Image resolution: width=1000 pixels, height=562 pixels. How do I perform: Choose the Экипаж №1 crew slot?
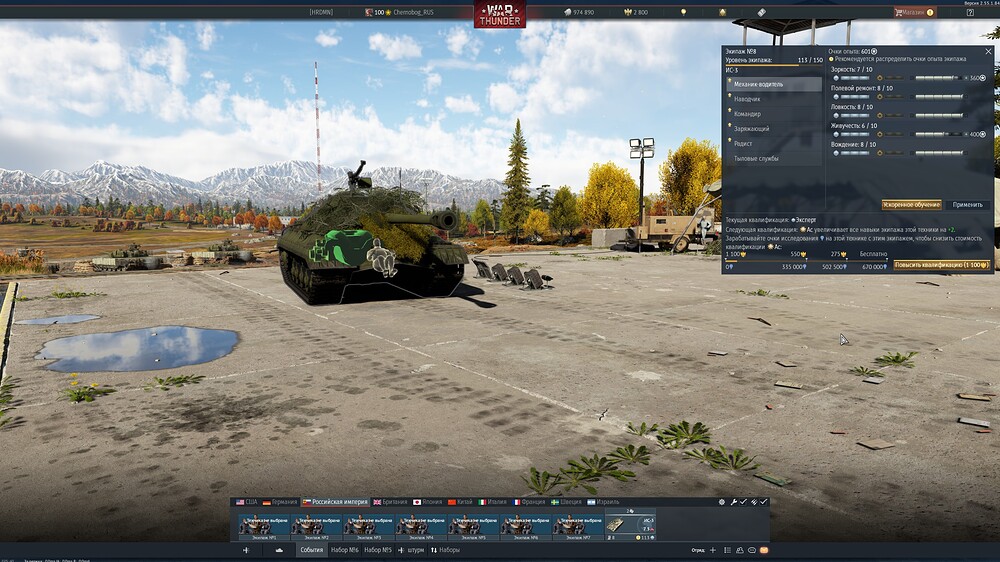click(265, 526)
